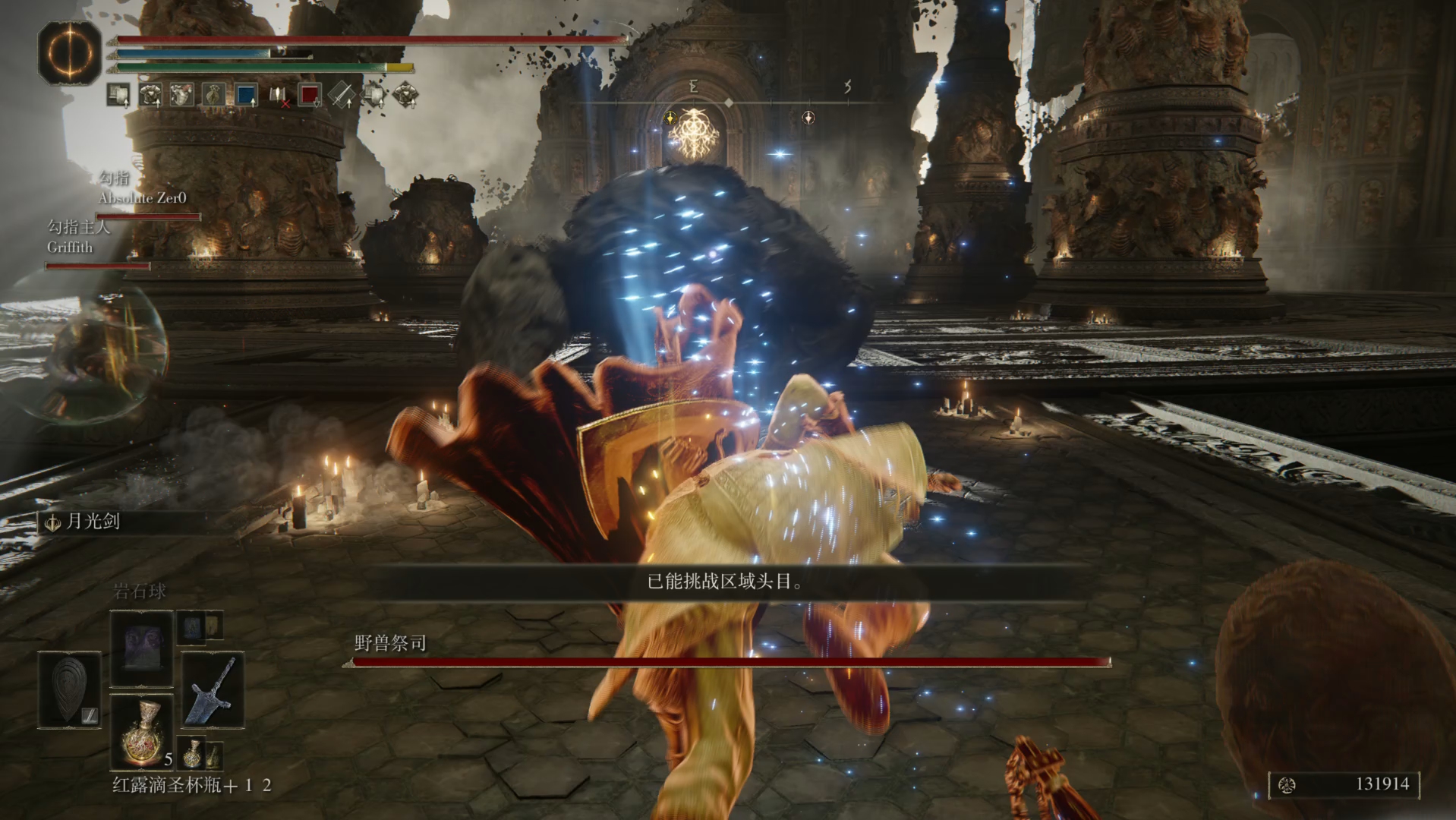Click the blue square buff status icon
The height and width of the screenshot is (820, 1456).
246,95
